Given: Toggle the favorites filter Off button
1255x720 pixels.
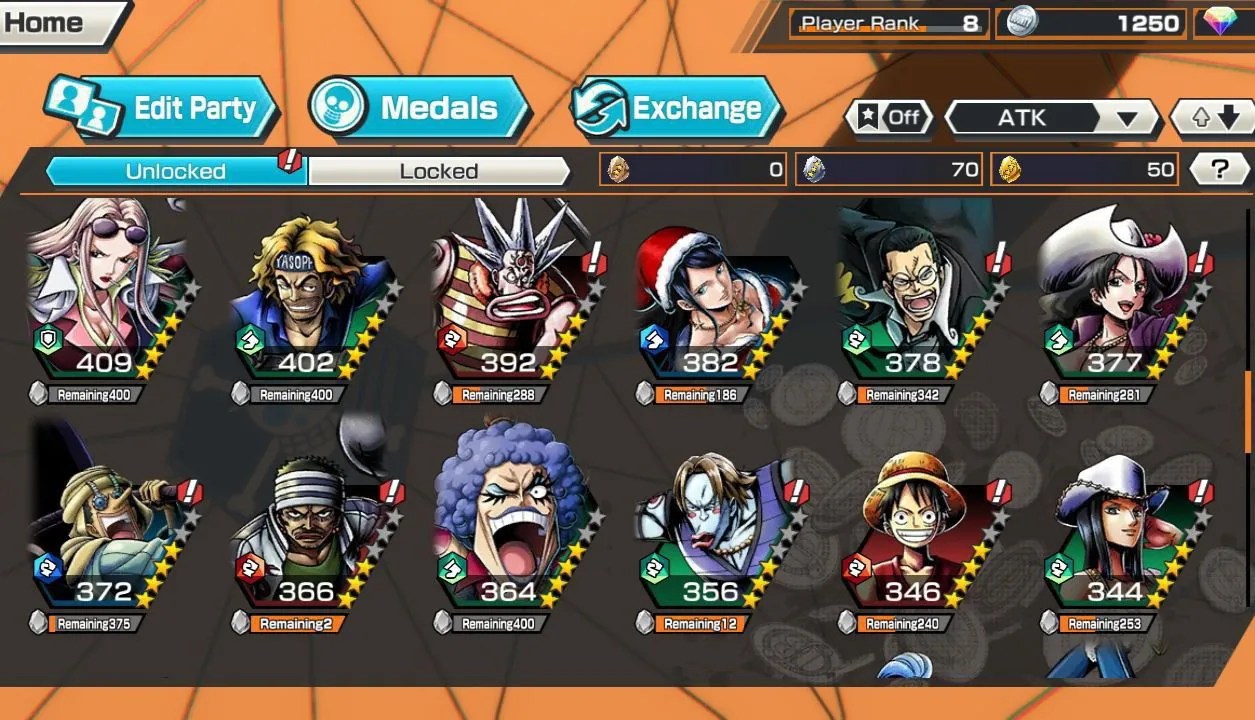Looking at the screenshot, I should tap(889, 118).
